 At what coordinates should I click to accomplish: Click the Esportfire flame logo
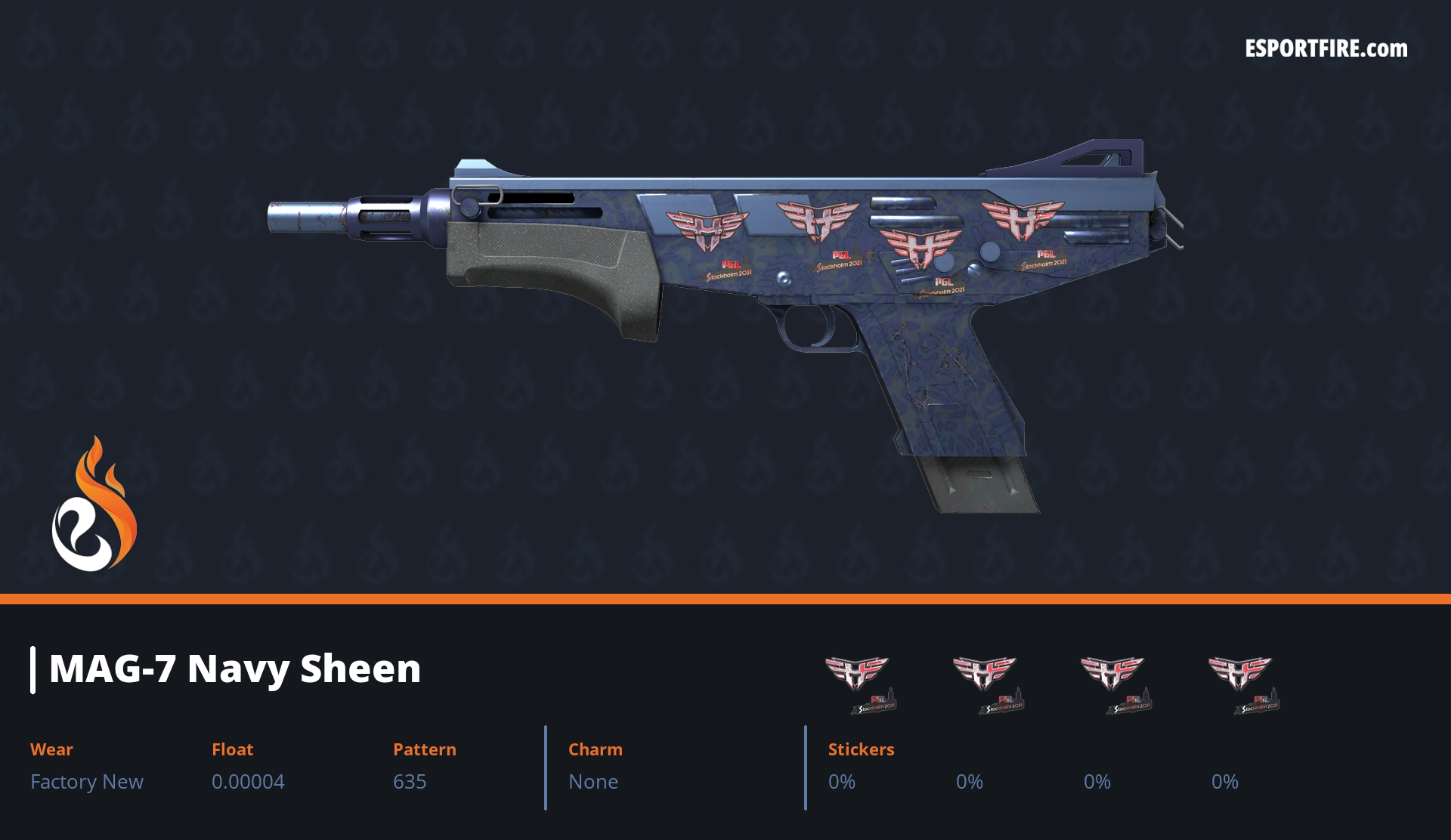click(94, 505)
